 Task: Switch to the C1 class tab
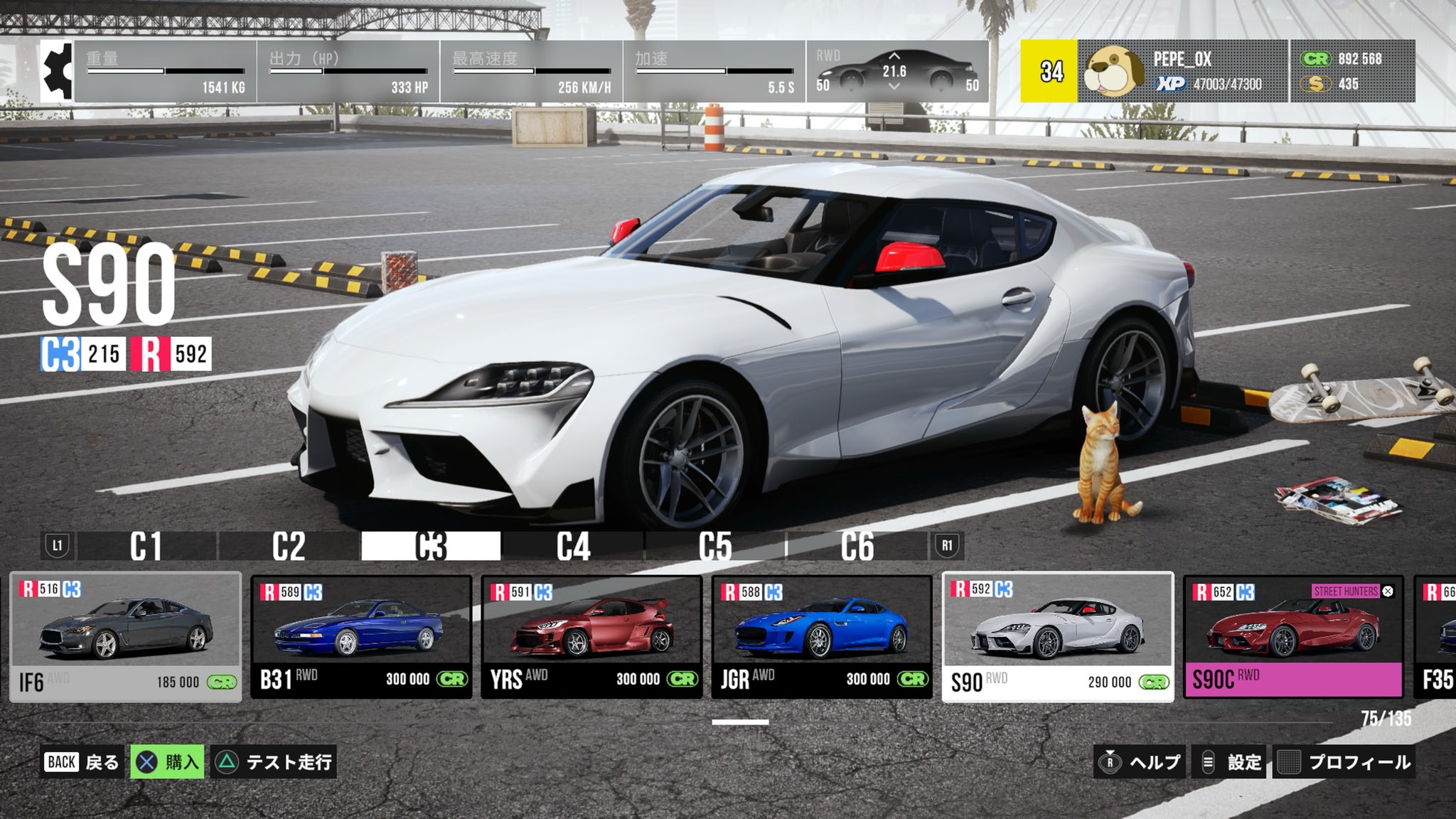click(x=146, y=546)
